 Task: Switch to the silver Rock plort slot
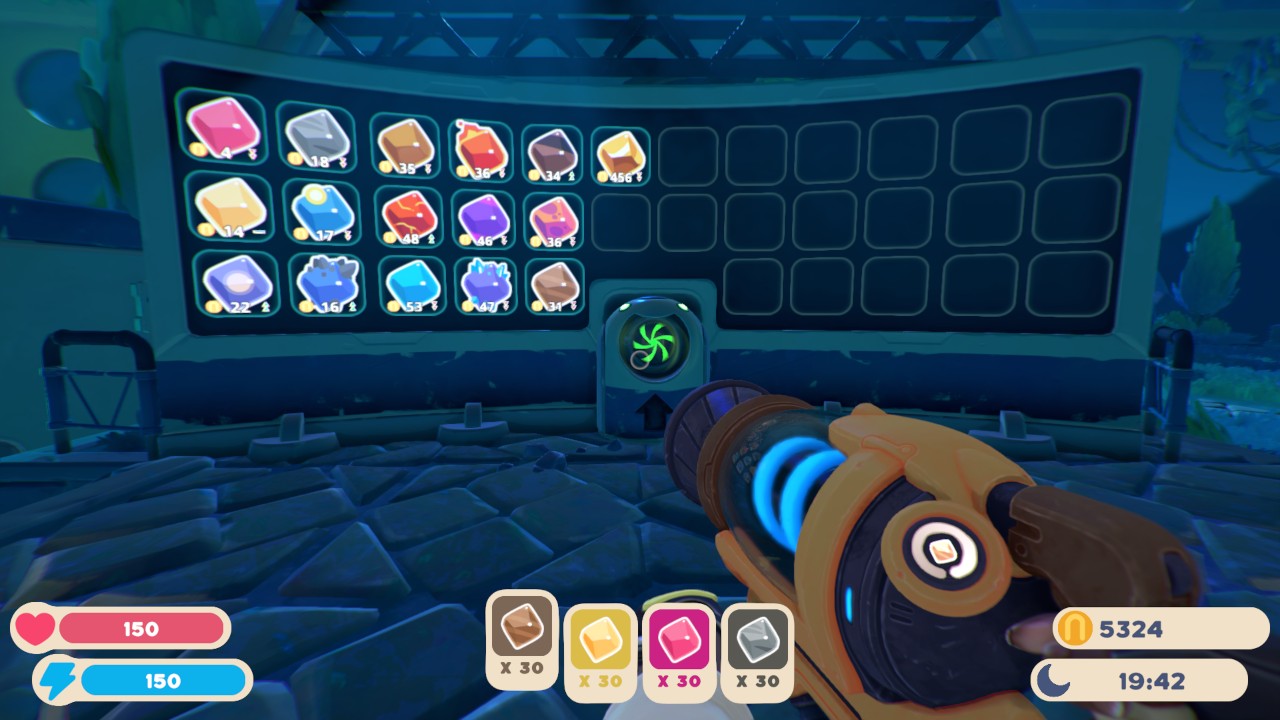point(757,650)
